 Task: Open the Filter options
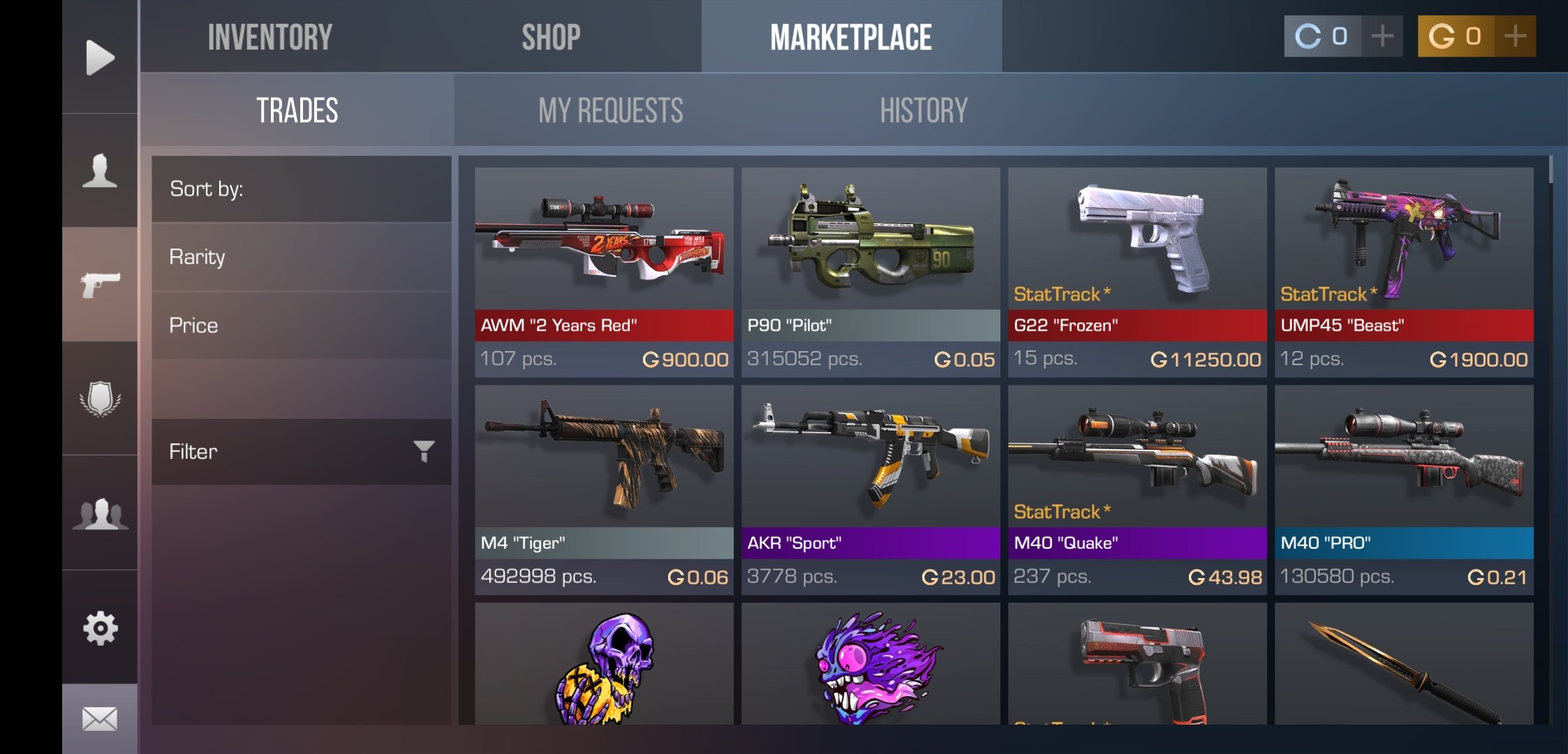pyautogui.click(x=301, y=452)
